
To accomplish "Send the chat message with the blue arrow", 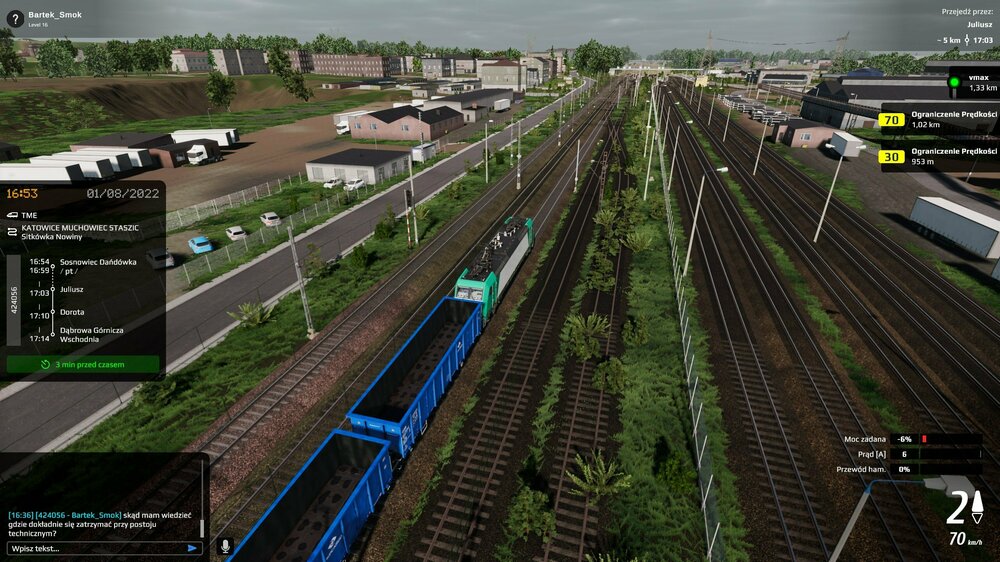I will pyautogui.click(x=192, y=548).
